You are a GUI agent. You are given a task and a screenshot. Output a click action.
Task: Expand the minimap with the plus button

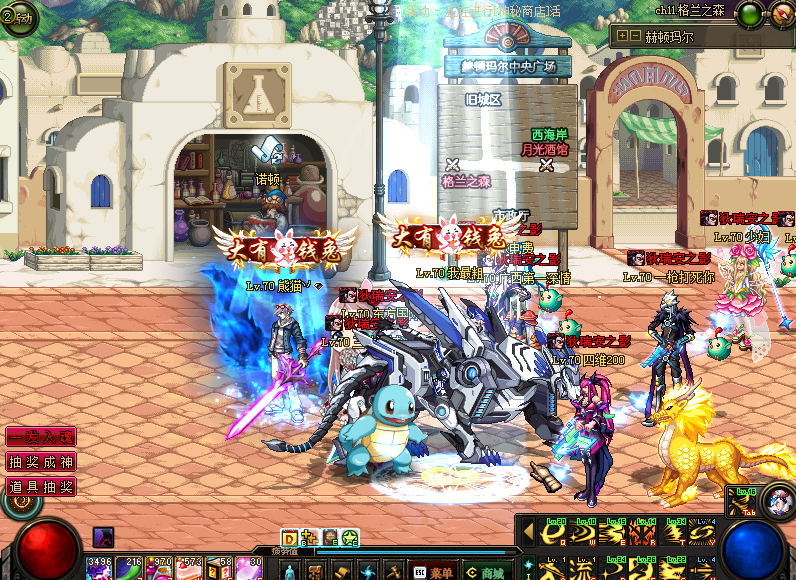pos(622,35)
